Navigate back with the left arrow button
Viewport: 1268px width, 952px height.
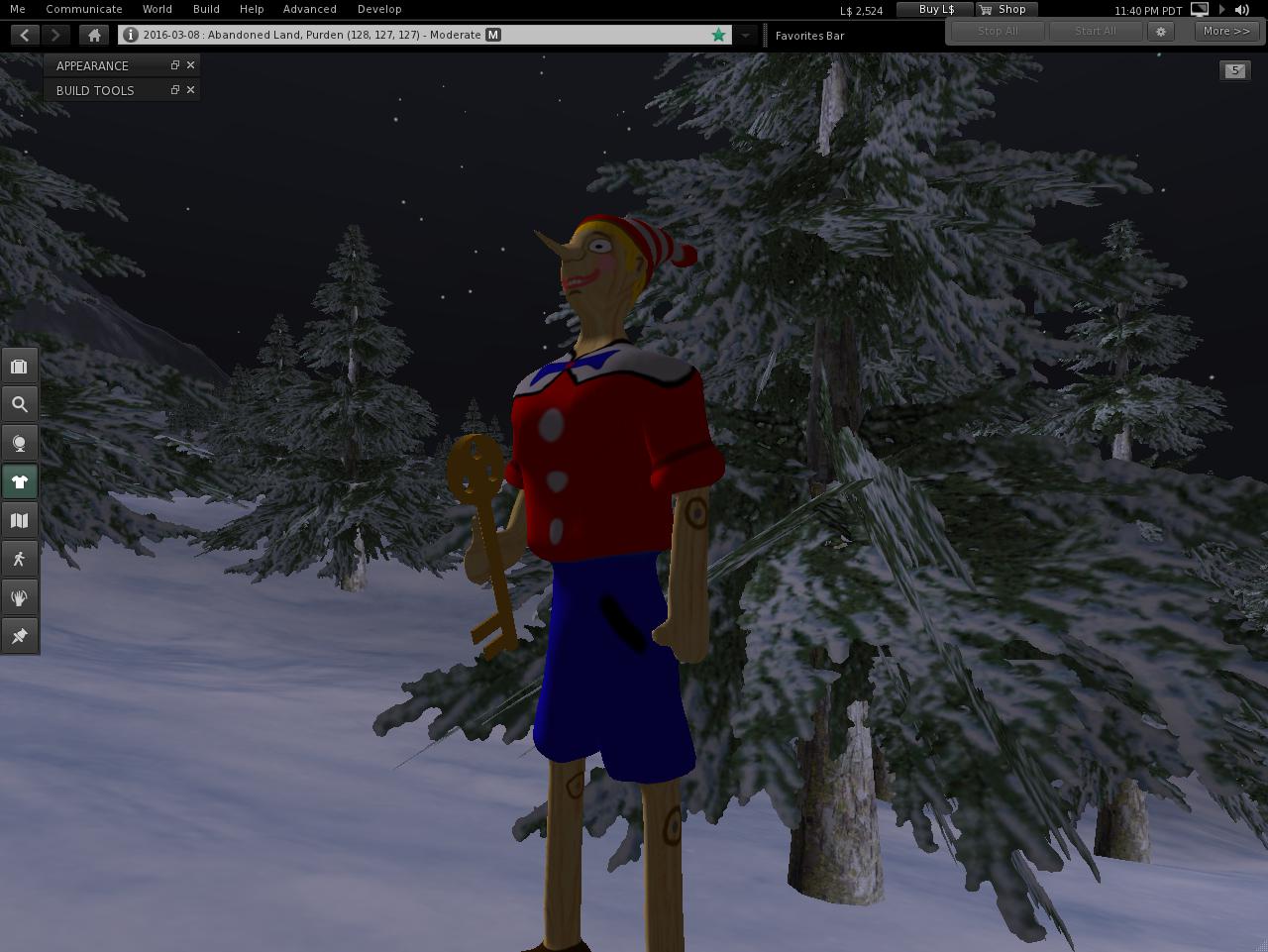click(x=25, y=35)
